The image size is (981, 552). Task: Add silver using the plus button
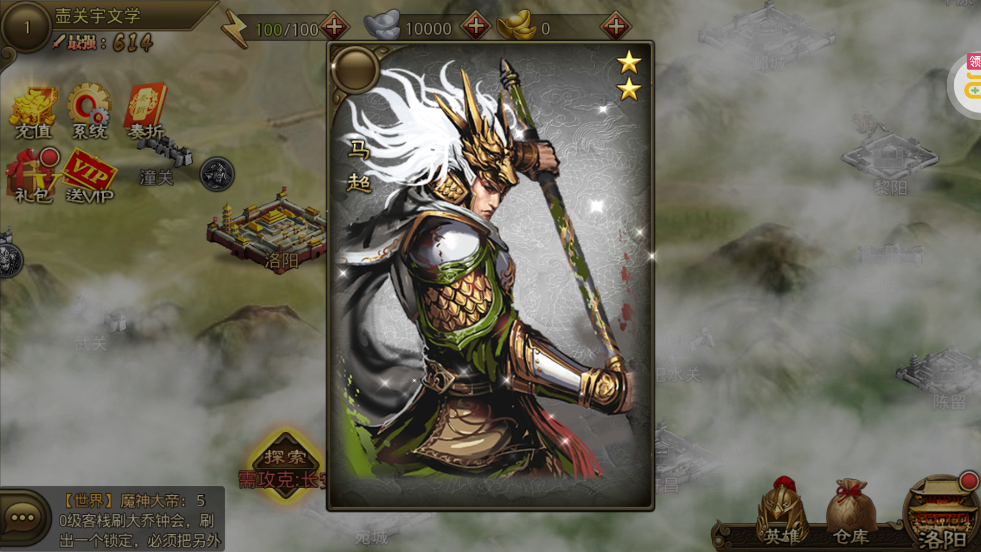point(476,27)
